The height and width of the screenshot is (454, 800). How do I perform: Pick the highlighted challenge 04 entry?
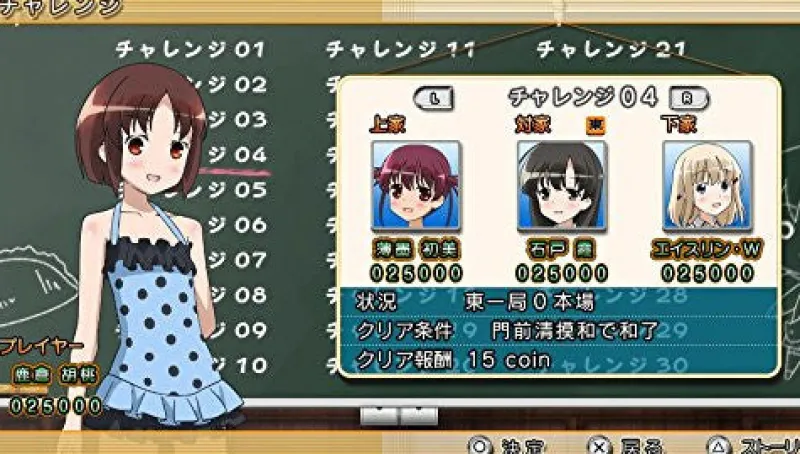click(x=236, y=155)
